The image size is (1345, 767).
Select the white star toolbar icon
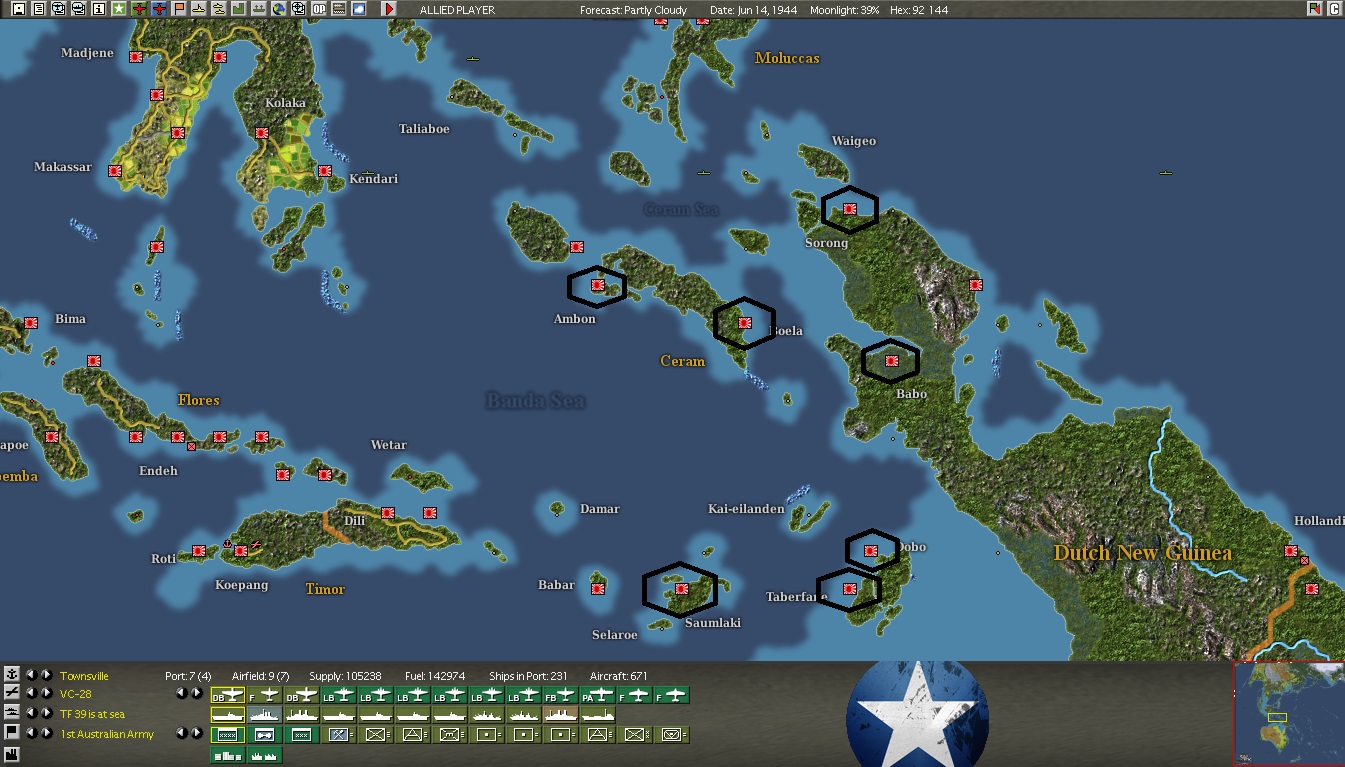point(119,9)
